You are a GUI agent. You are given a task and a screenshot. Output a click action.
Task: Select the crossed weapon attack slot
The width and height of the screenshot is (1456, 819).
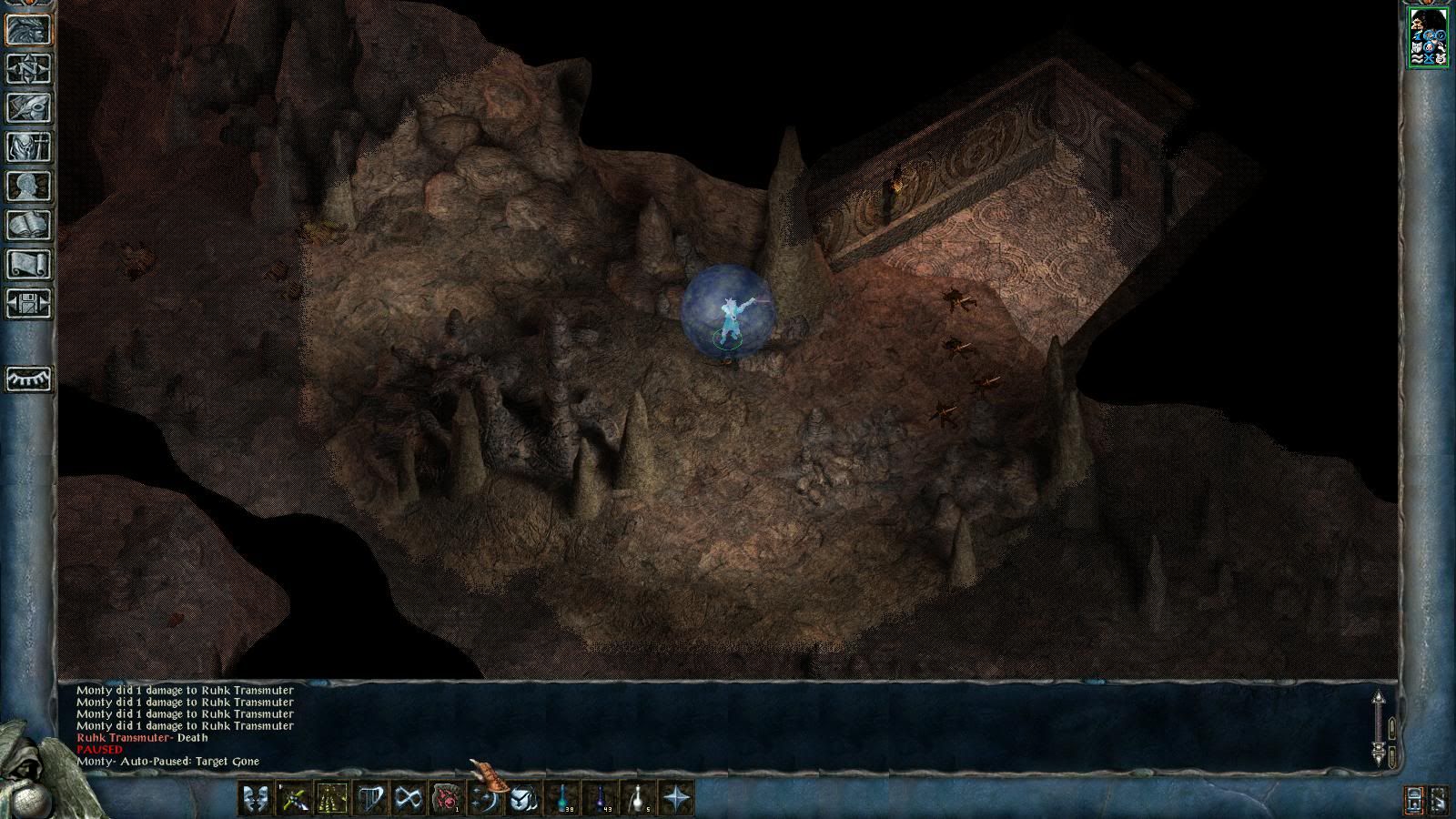(x=294, y=798)
